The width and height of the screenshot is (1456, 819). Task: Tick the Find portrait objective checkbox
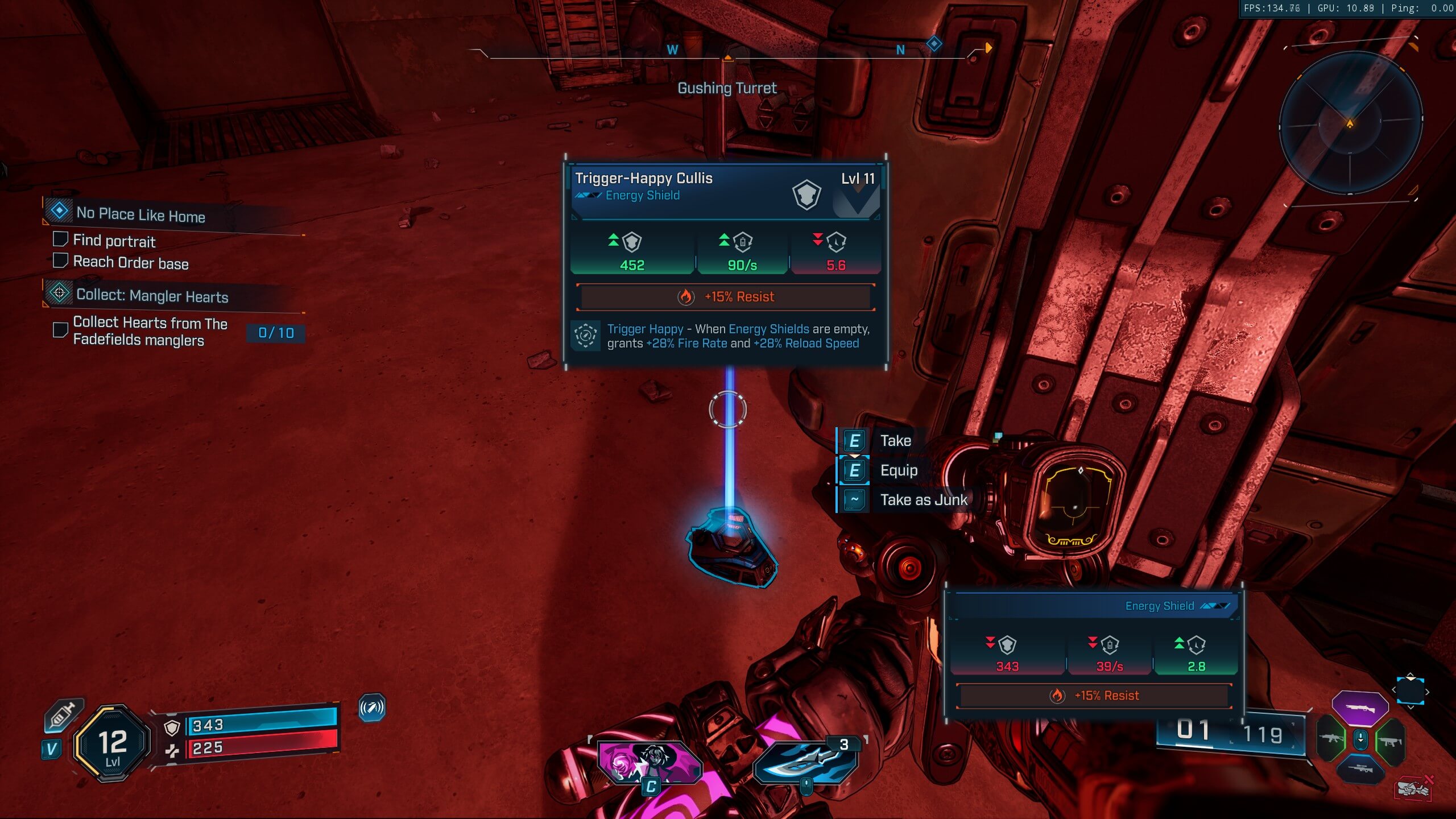(60, 239)
